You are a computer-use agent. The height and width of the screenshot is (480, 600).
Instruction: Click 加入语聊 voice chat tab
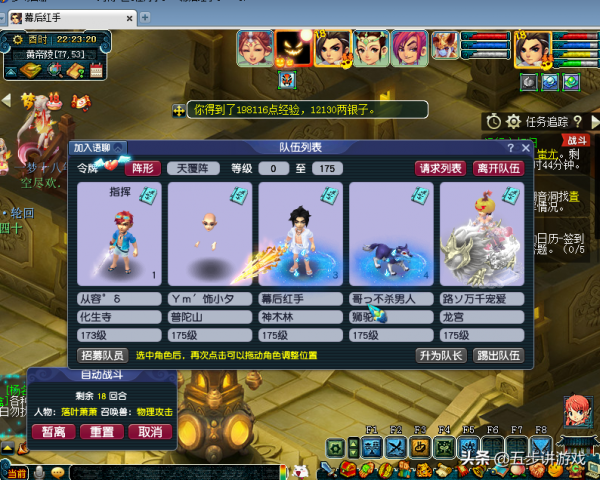click(x=97, y=148)
